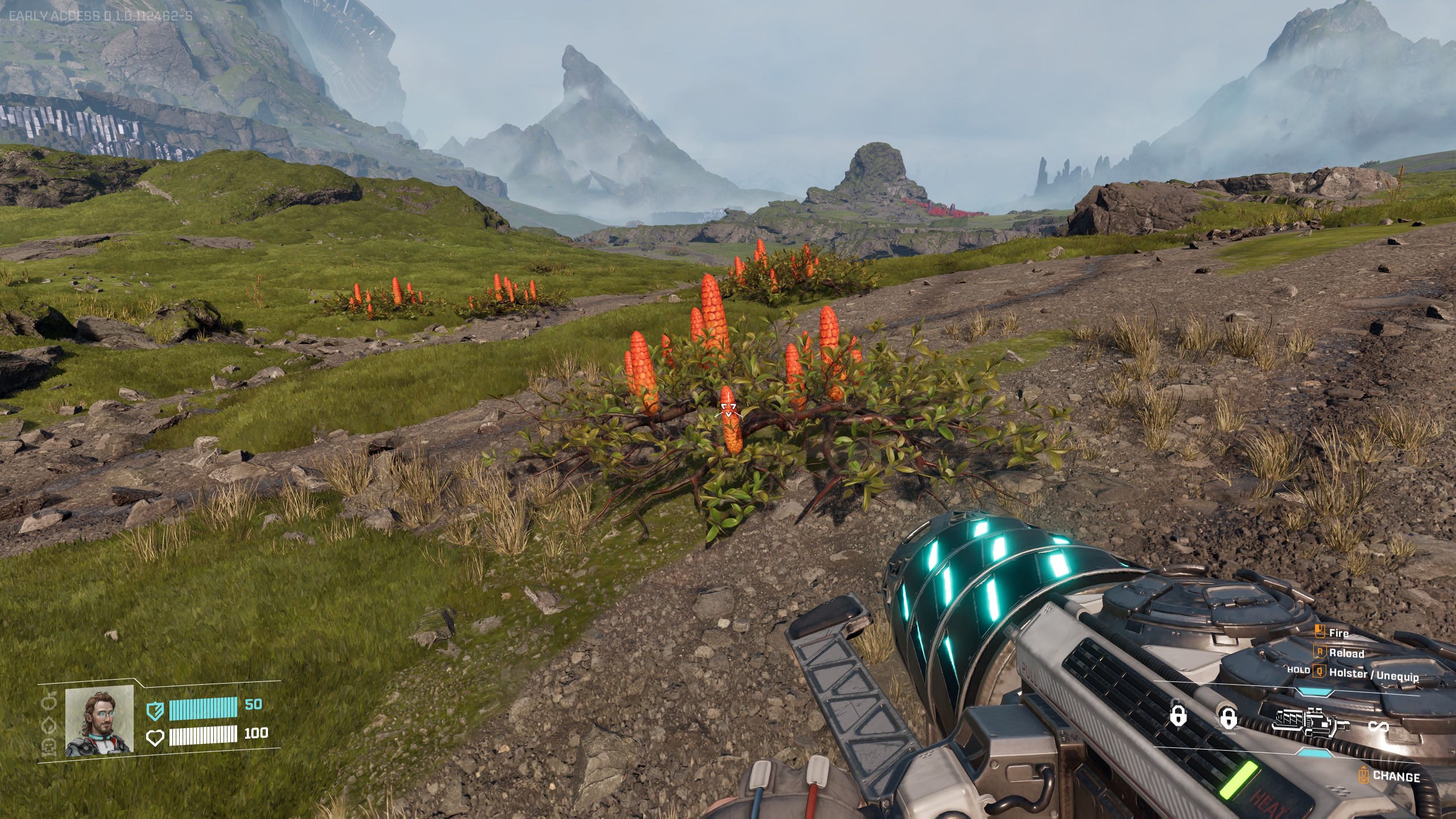1456x819 pixels.
Task: Select the character portrait in the bottom-left HUD
Action: click(x=98, y=722)
